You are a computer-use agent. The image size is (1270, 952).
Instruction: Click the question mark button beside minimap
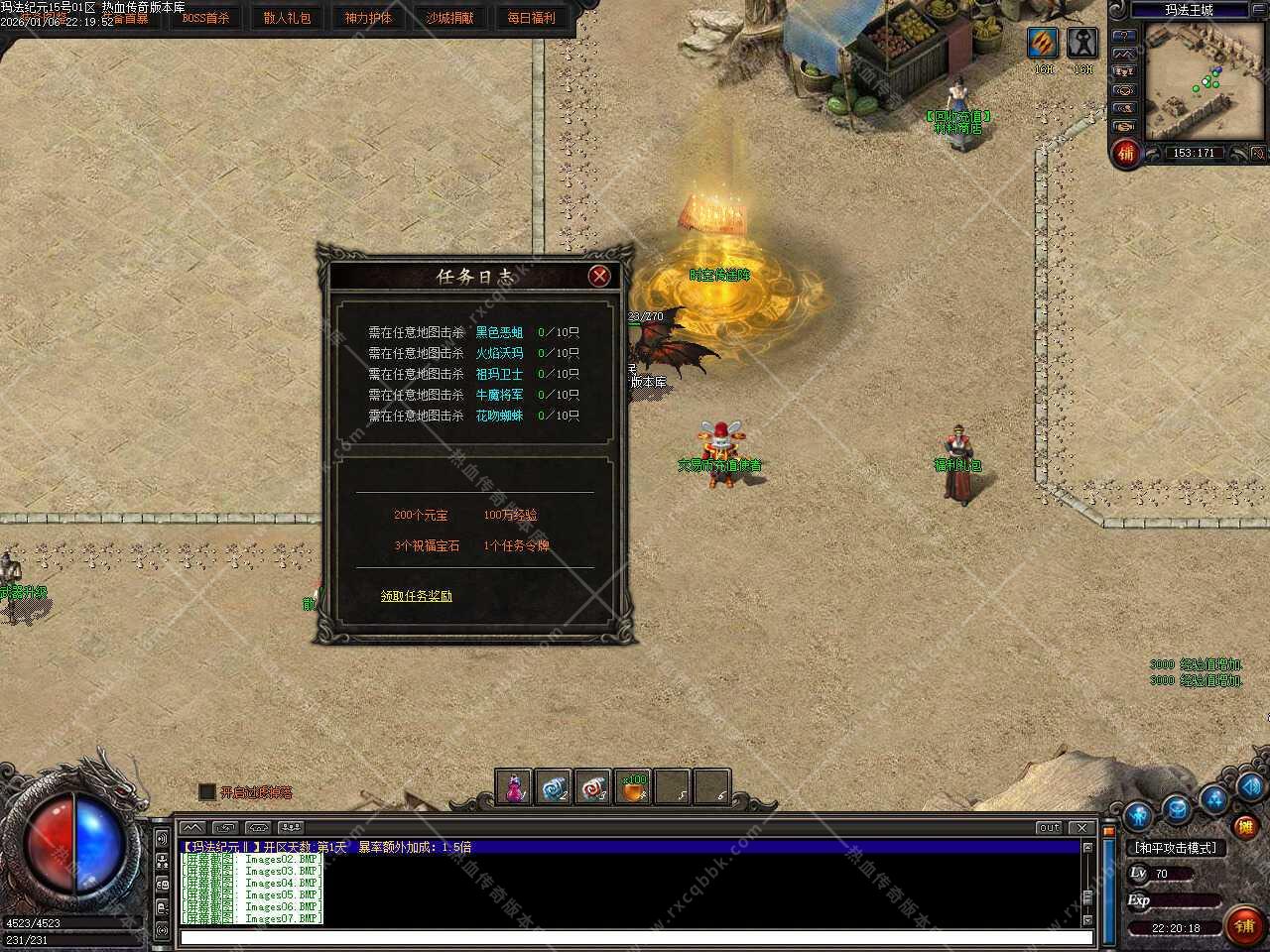coord(1124,36)
